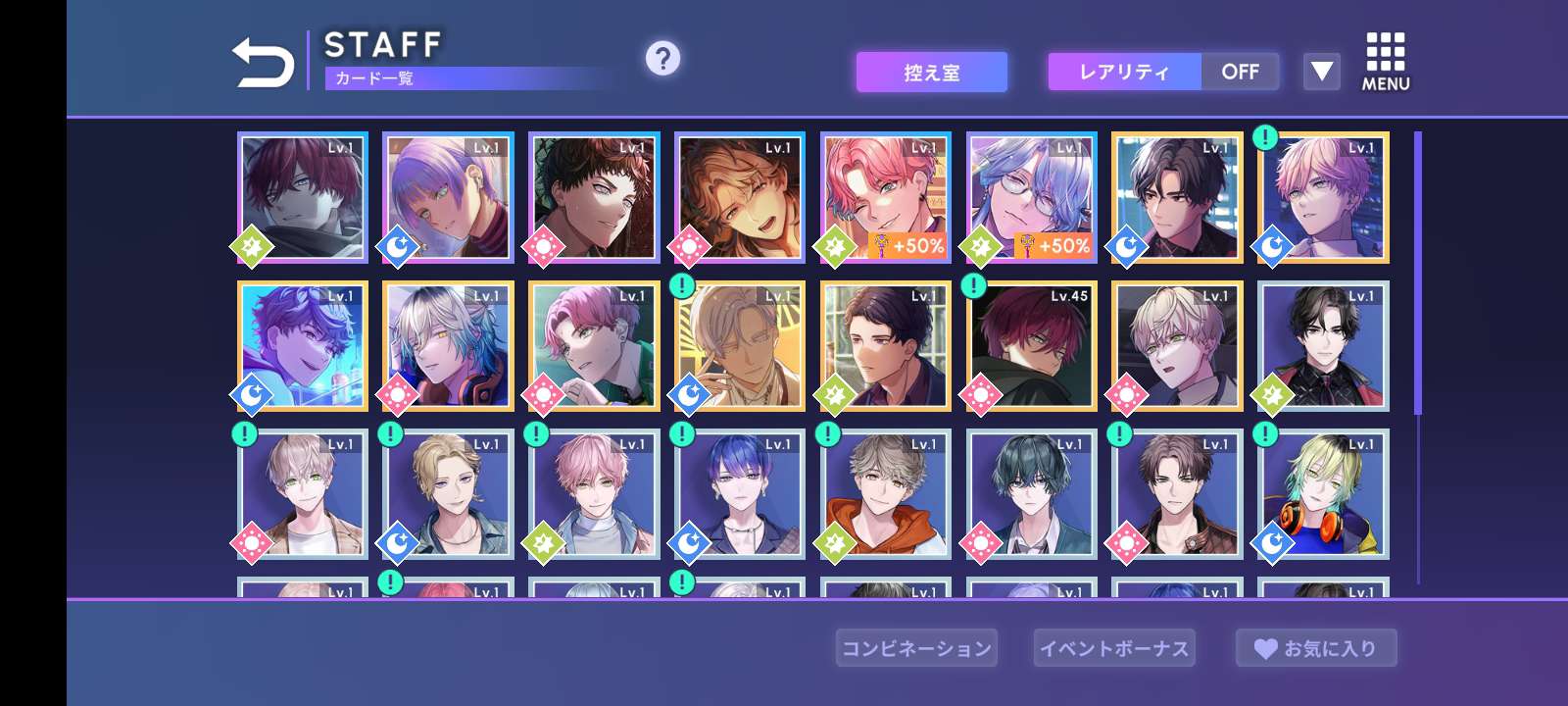Toggle the OFF filter switch
The height and width of the screenshot is (706, 1568).
tap(1240, 72)
